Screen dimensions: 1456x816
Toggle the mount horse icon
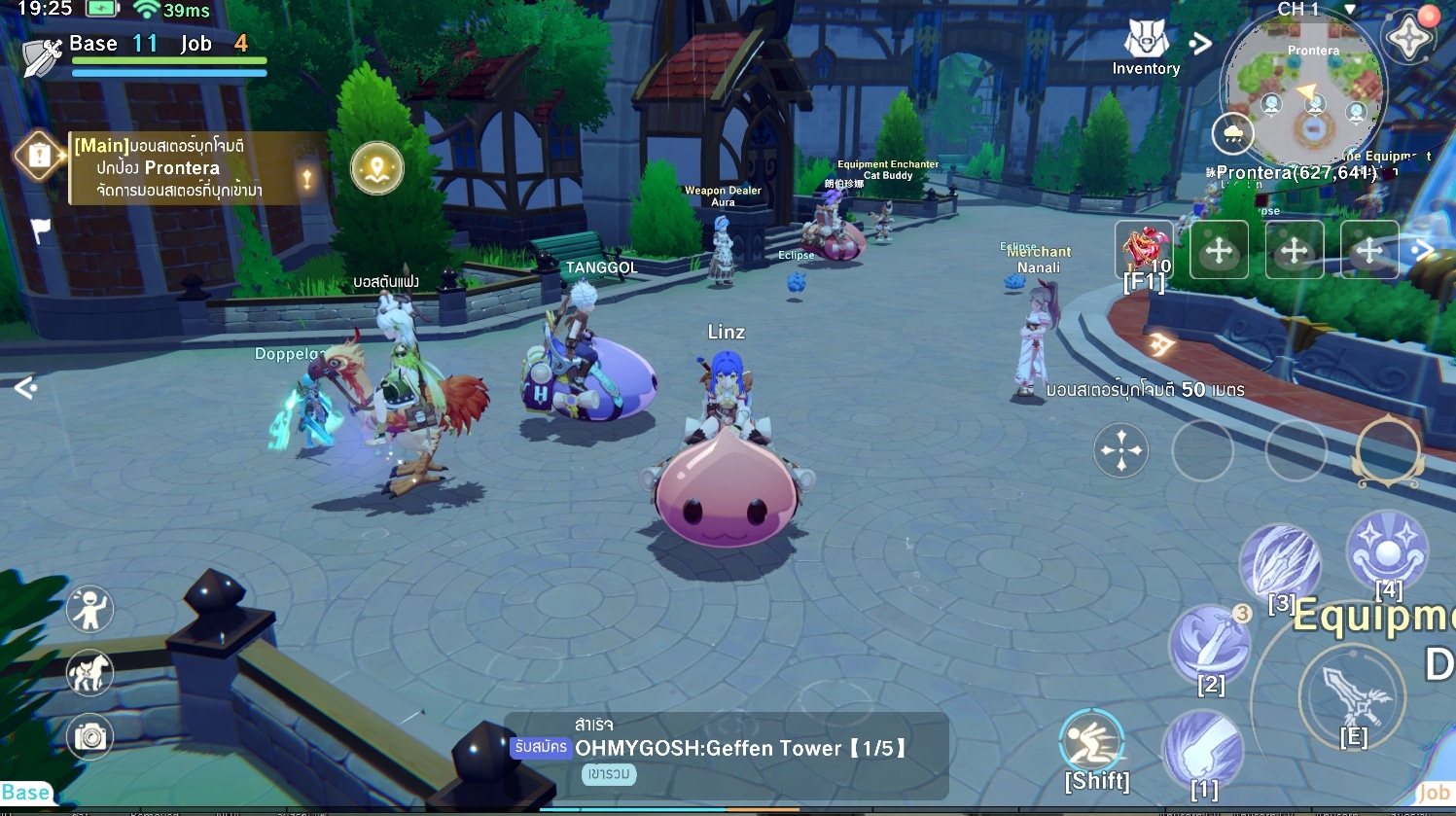click(89, 673)
